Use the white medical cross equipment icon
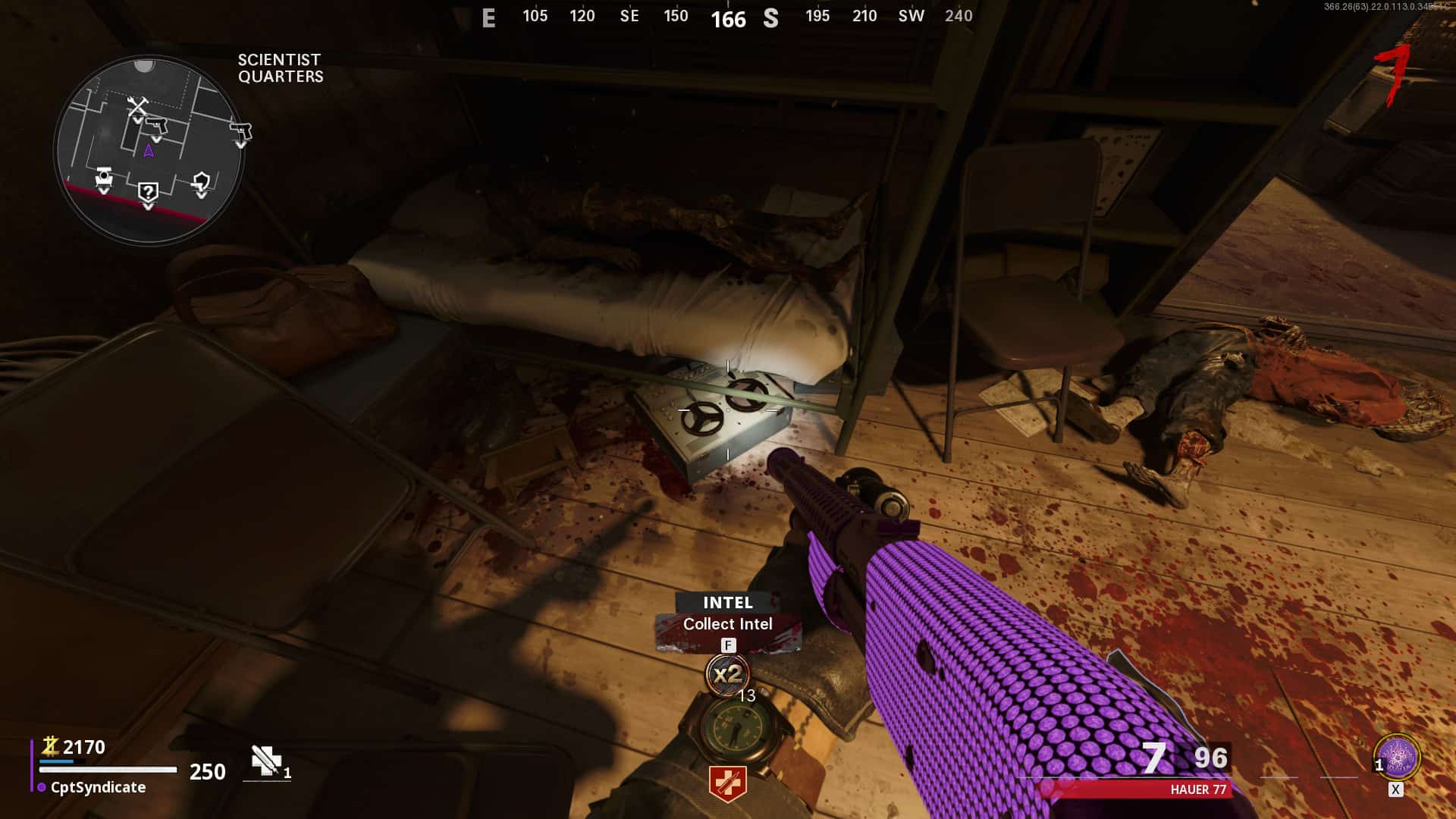This screenshot has height=819, width=1456. point(266,761)
